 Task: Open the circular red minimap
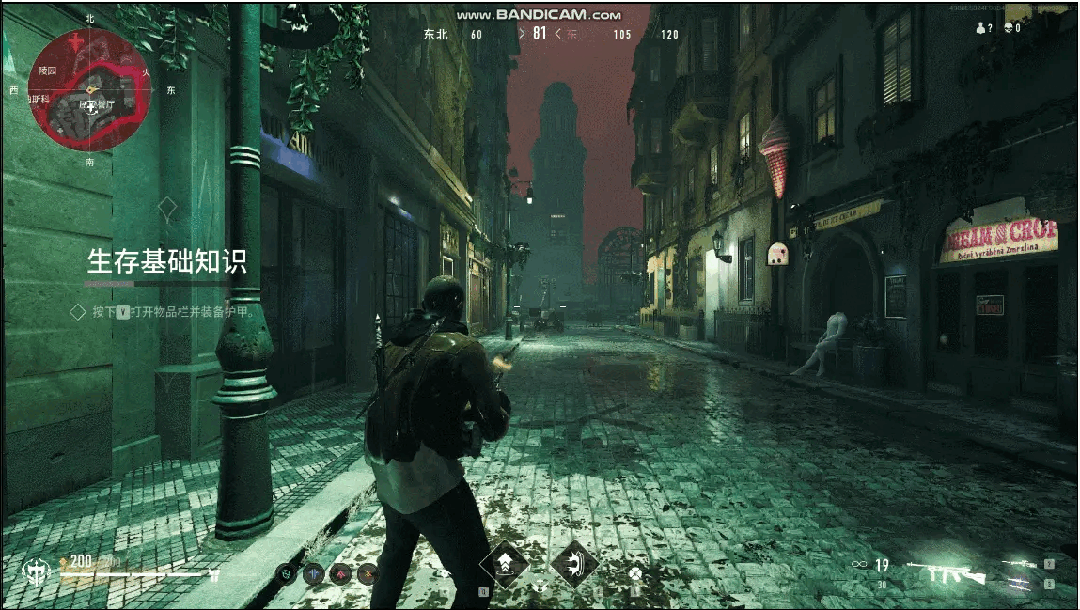coord(89,90)
